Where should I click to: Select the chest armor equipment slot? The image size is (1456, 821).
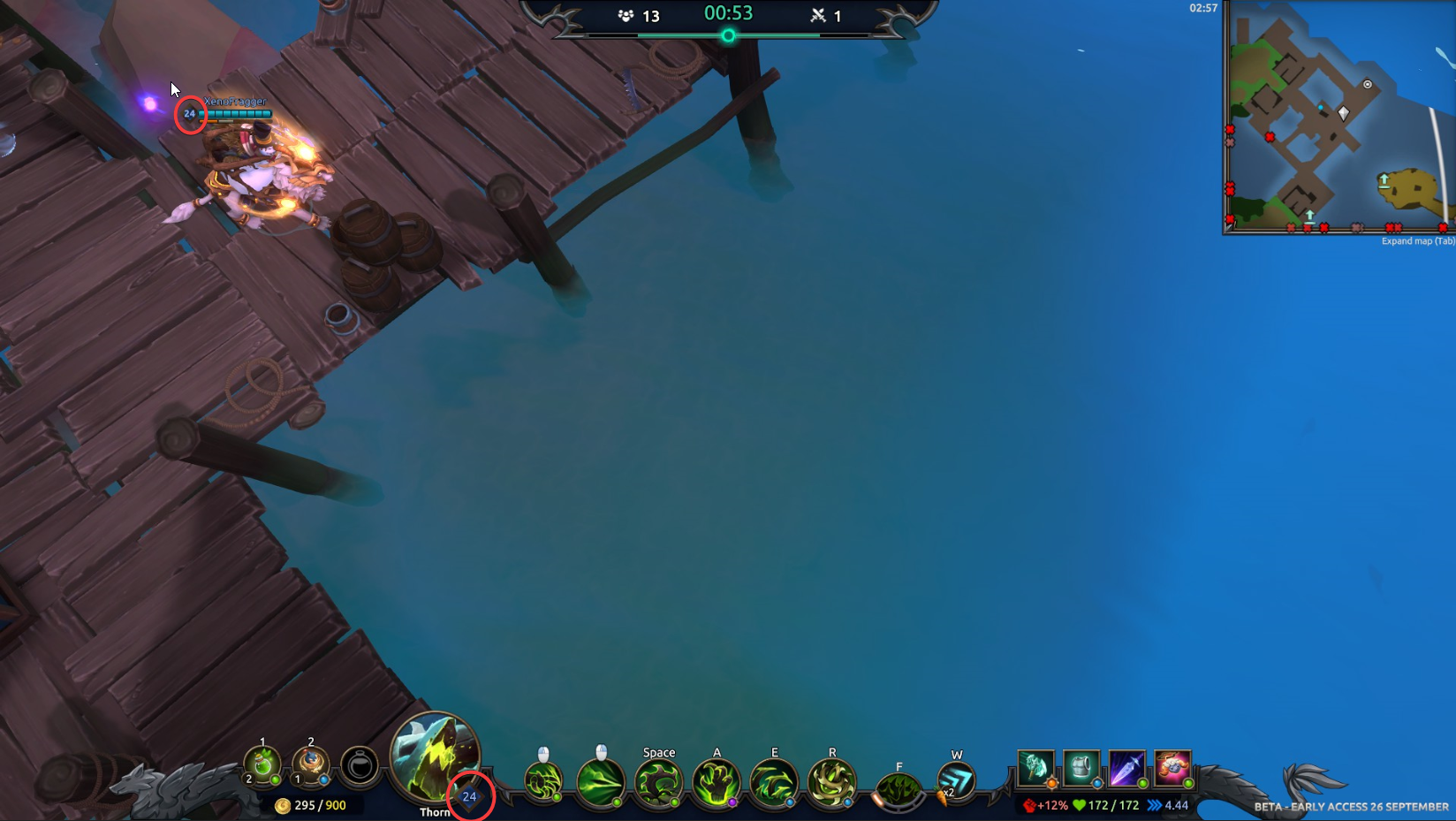point(1081,768)
